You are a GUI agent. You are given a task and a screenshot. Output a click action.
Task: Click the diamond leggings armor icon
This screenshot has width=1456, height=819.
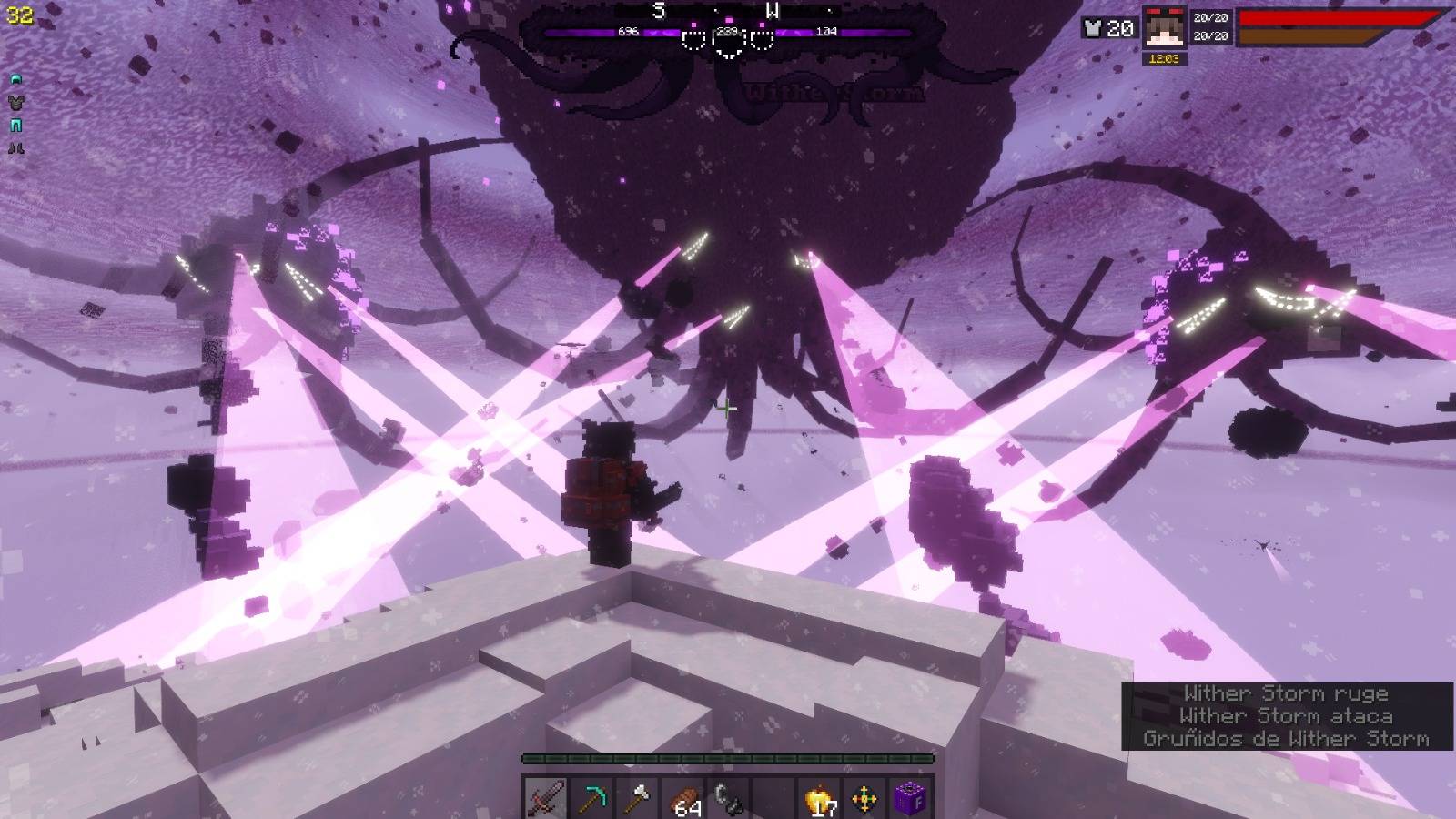(15, 126)
